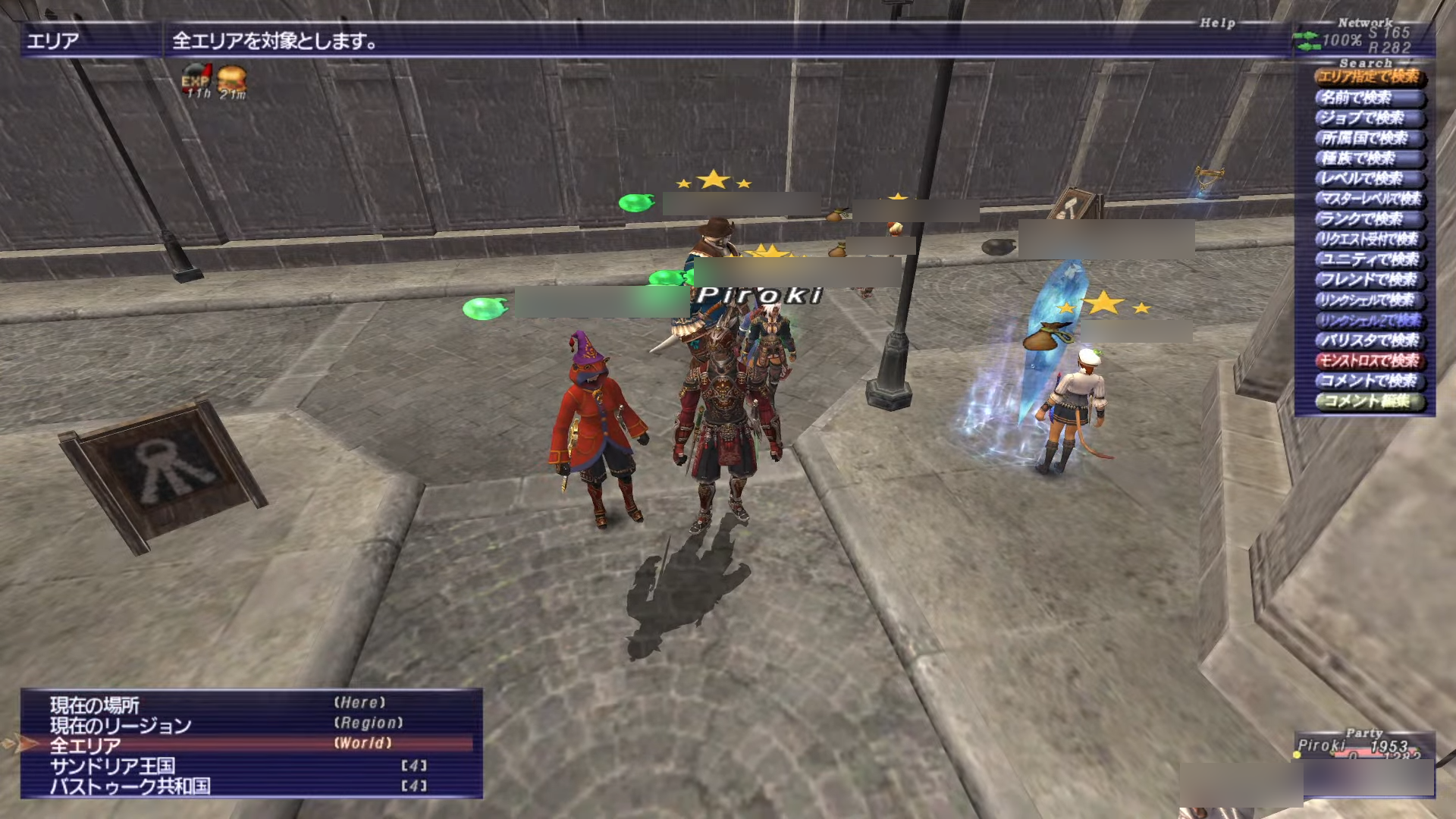
Task: Select バリスタで検索 Ballista search
Action: point(1370,341)
